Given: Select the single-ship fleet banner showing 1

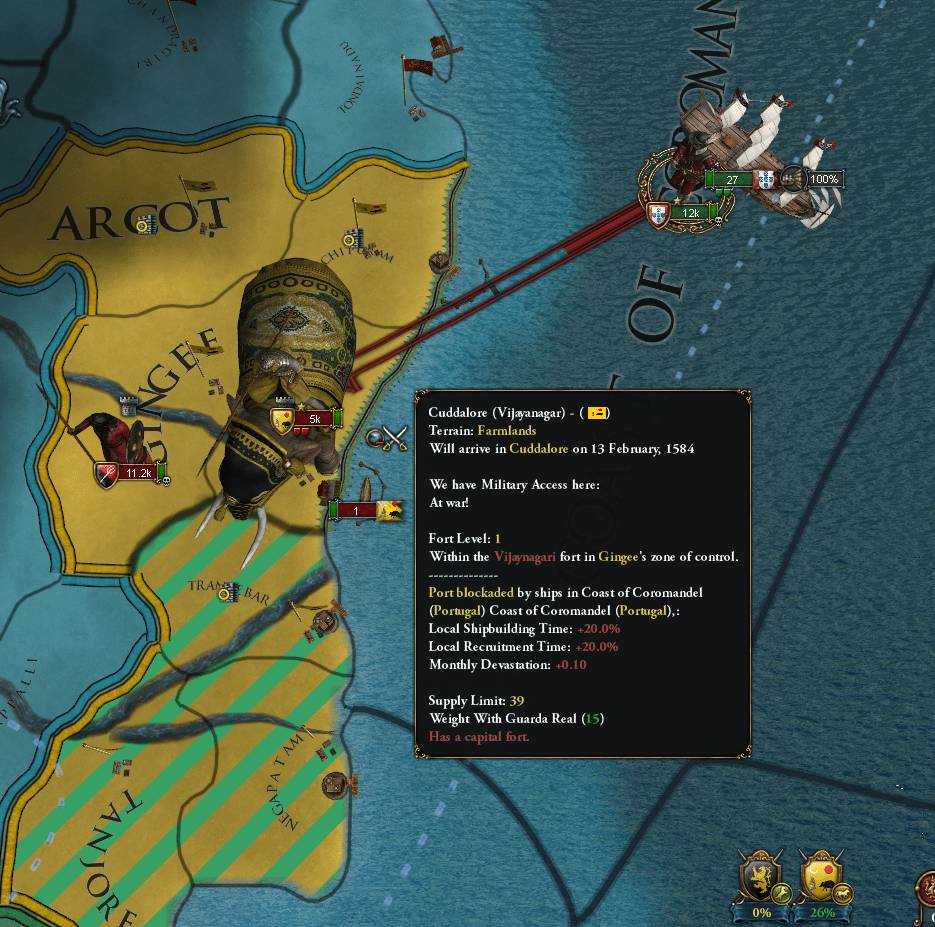Looking at the screenshot, I should point(355,511).
